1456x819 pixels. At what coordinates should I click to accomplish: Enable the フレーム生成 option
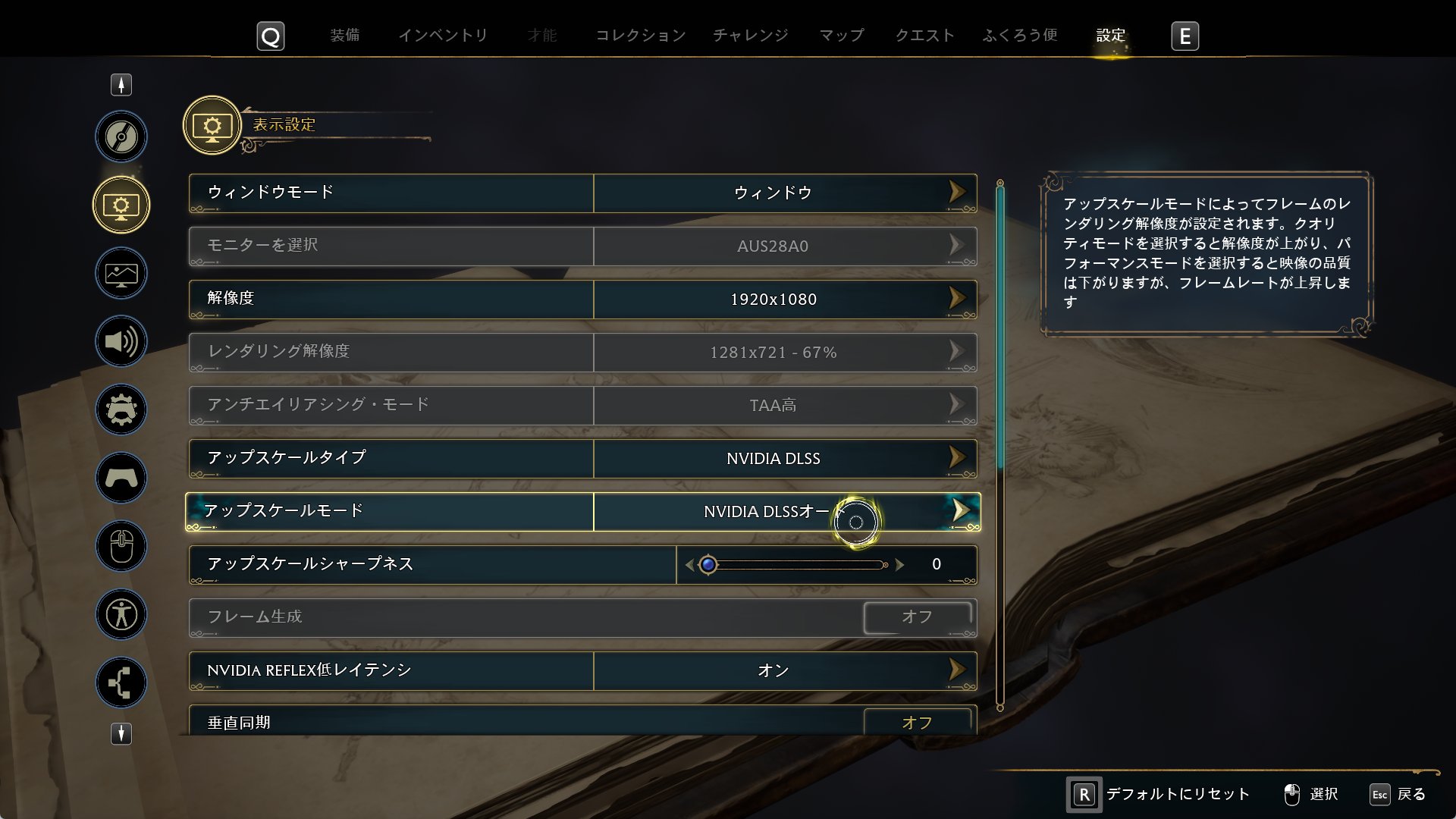point(918,617)
